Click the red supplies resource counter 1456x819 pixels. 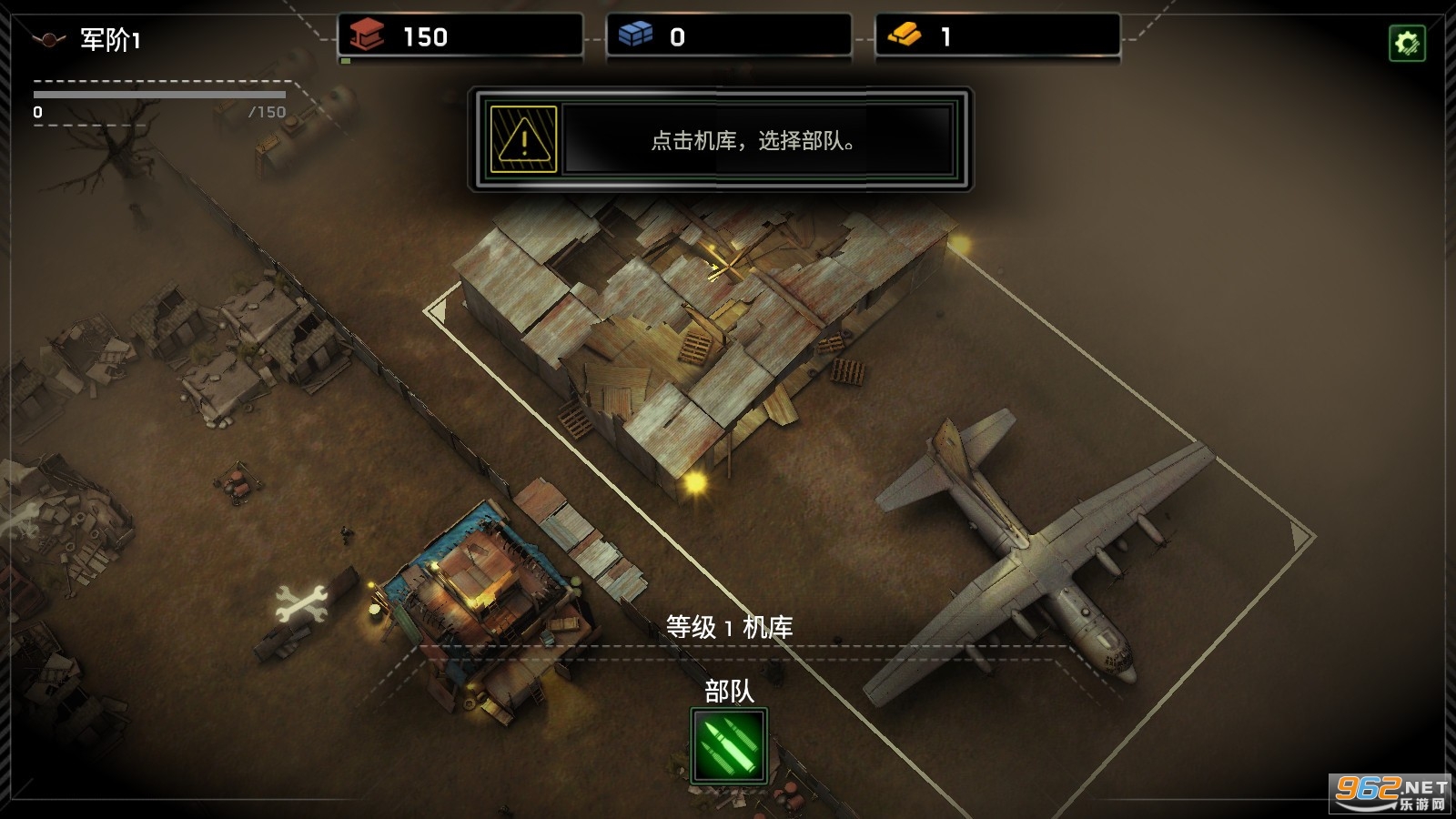[x=460, y=36]
